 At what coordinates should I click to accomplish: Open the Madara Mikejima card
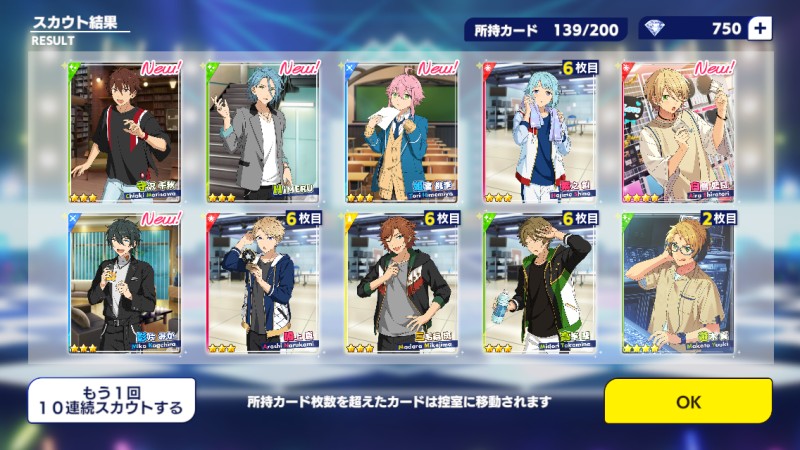click(401, 281)
